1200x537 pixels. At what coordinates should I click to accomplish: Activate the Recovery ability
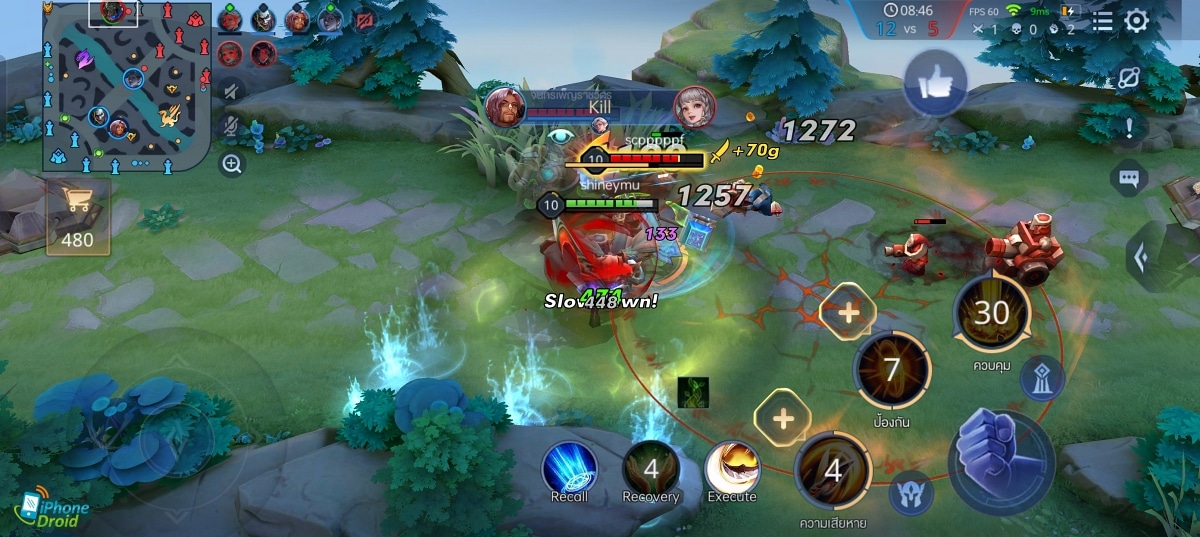tap(650, 470)
